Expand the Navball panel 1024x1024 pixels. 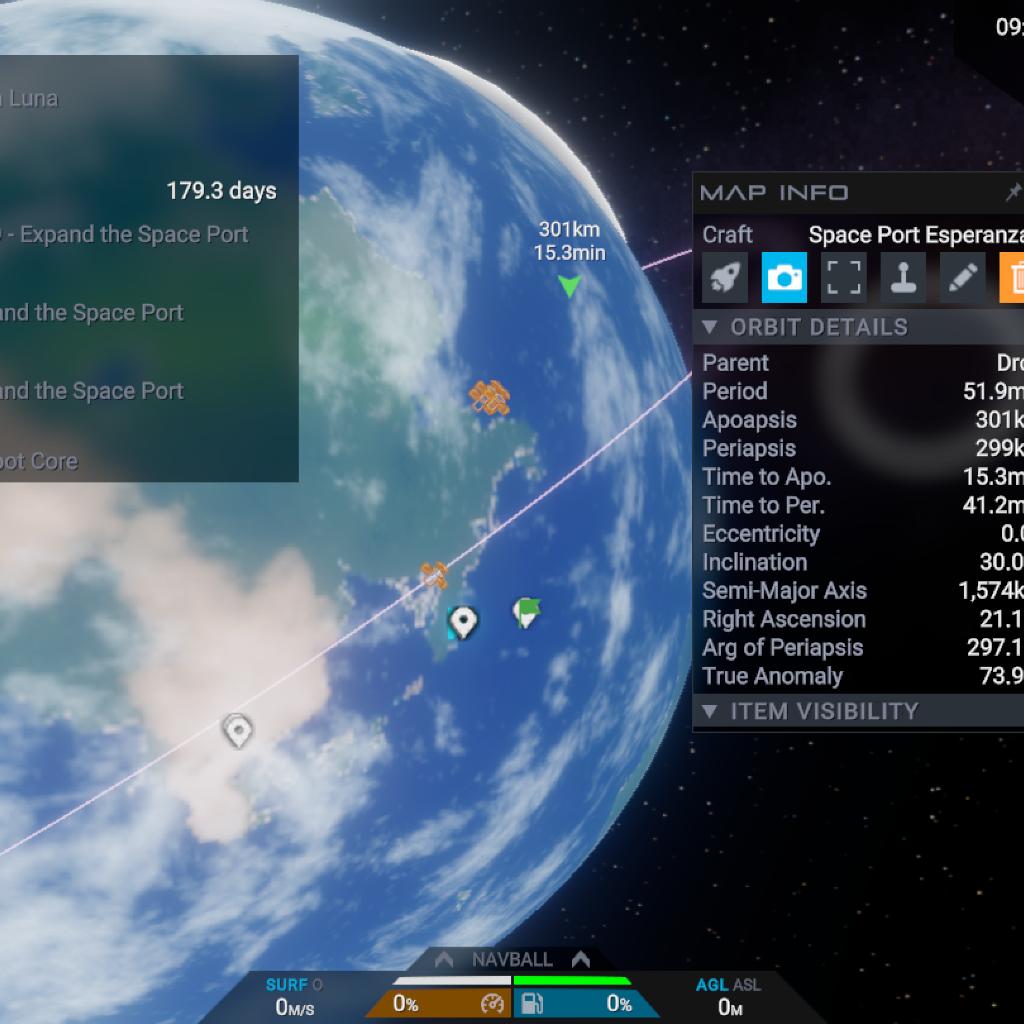(512, 959)
